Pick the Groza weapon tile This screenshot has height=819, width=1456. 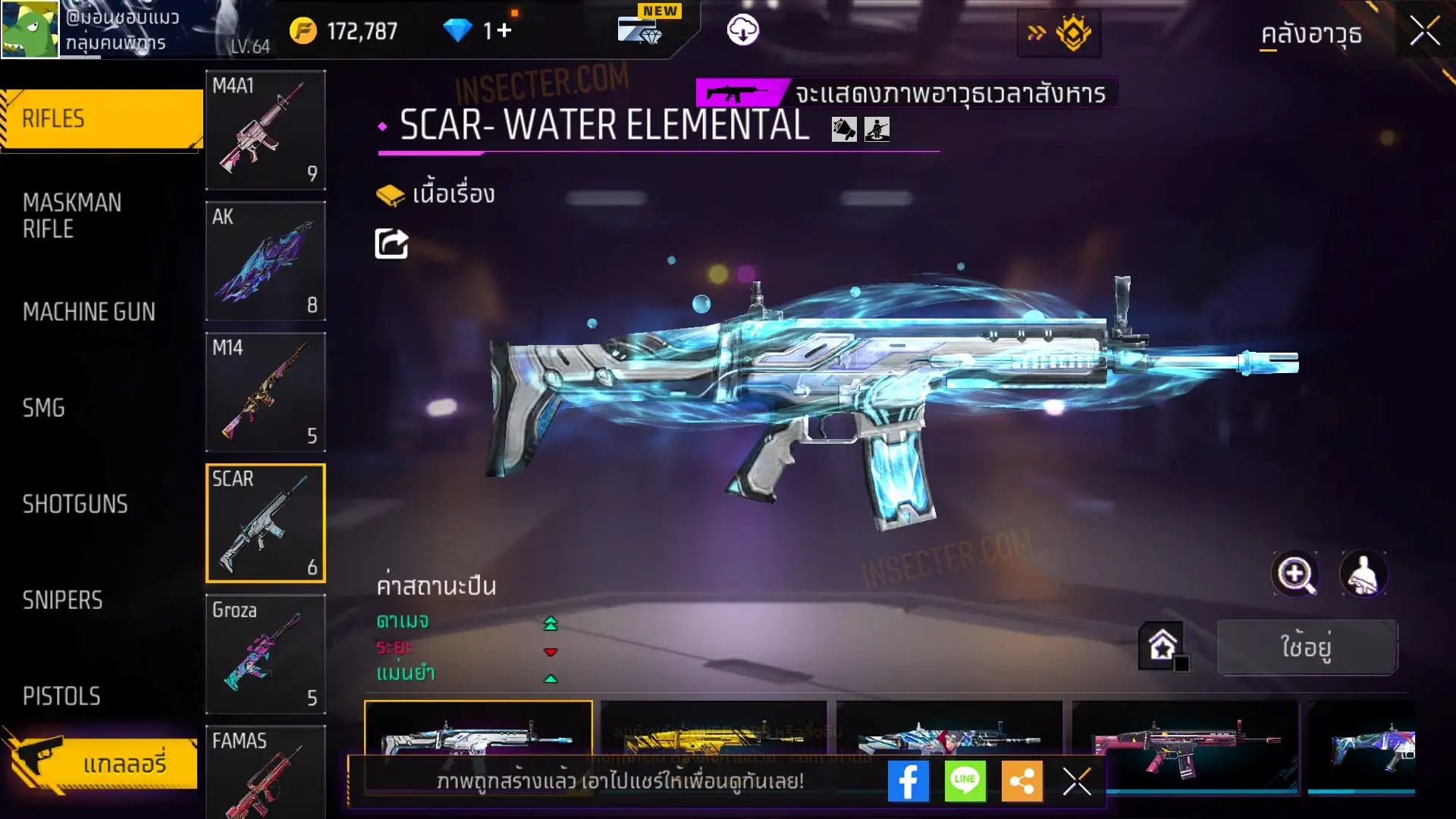click(265, 654)
